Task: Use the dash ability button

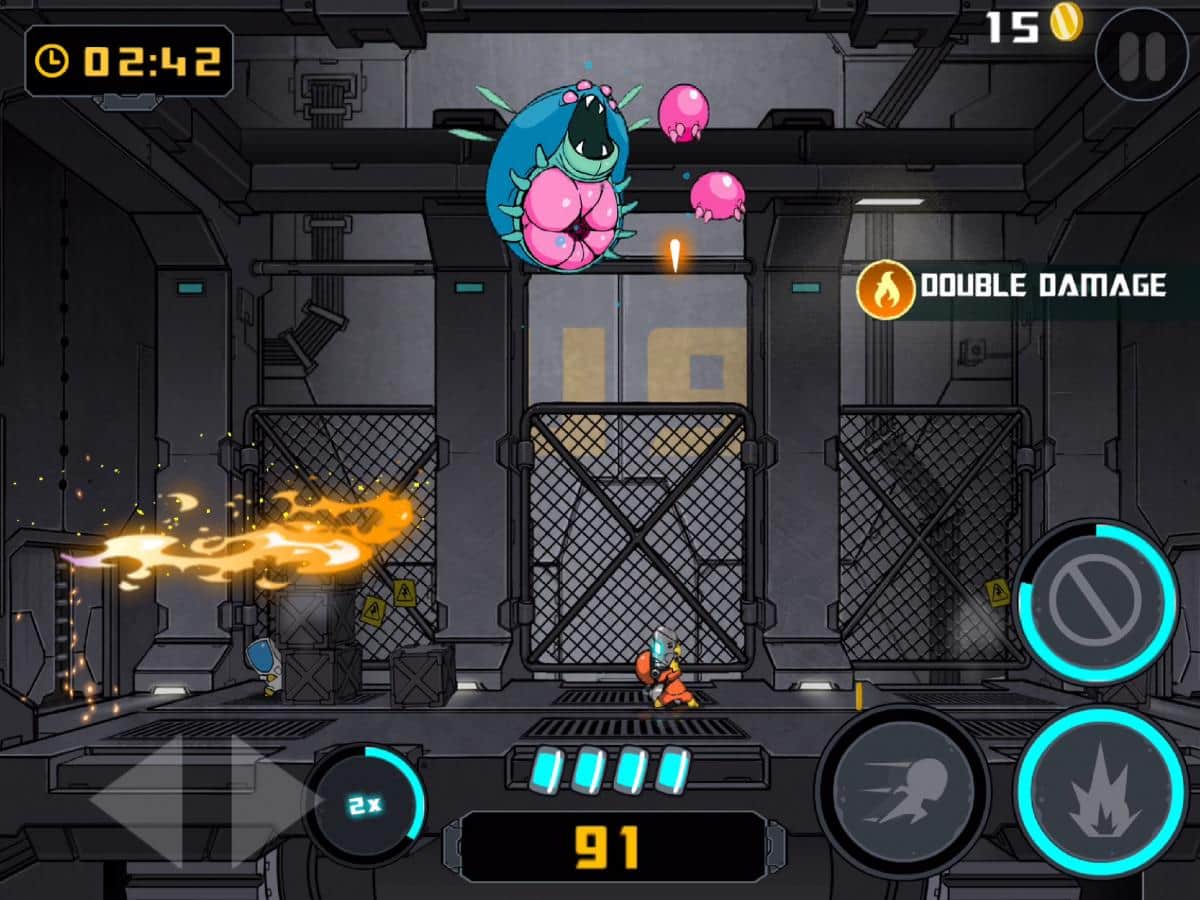Action: pos(902,792)
